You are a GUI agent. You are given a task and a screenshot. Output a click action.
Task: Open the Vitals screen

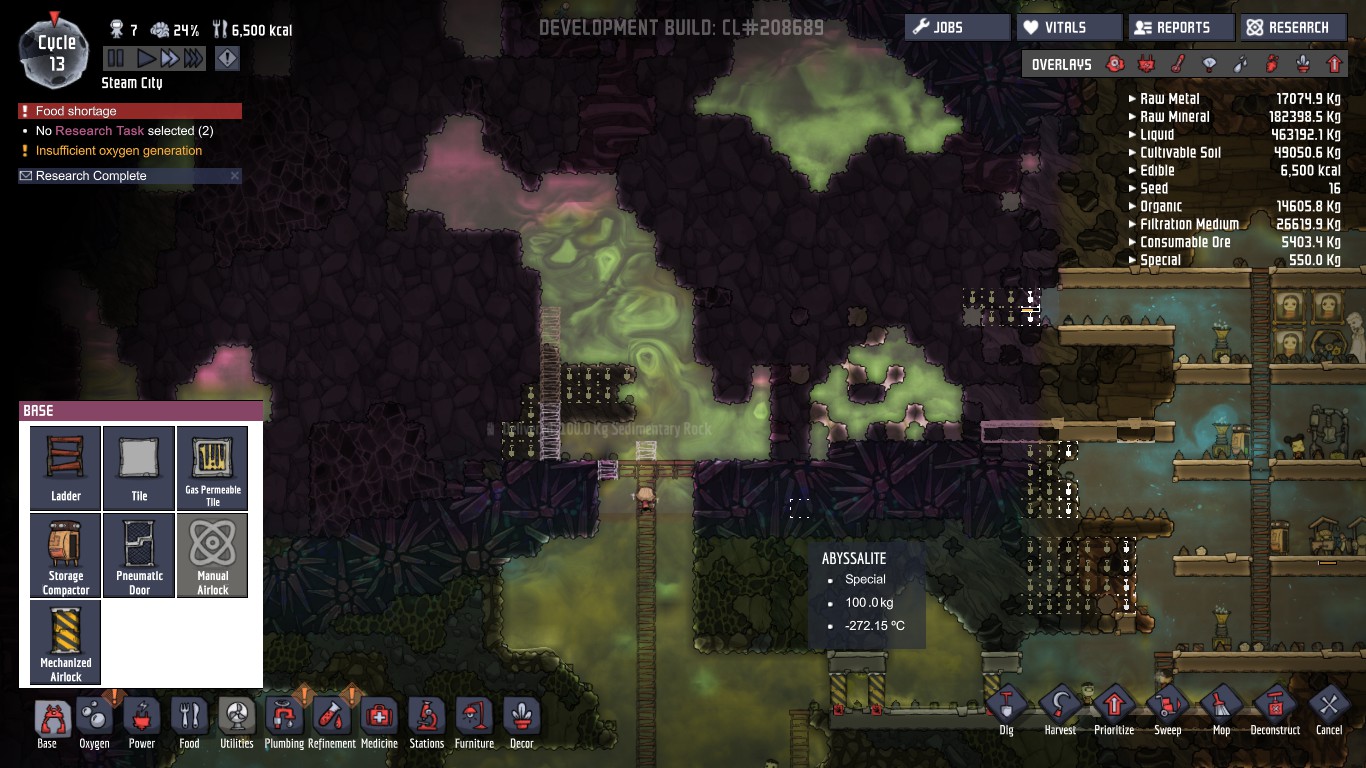1068,28
